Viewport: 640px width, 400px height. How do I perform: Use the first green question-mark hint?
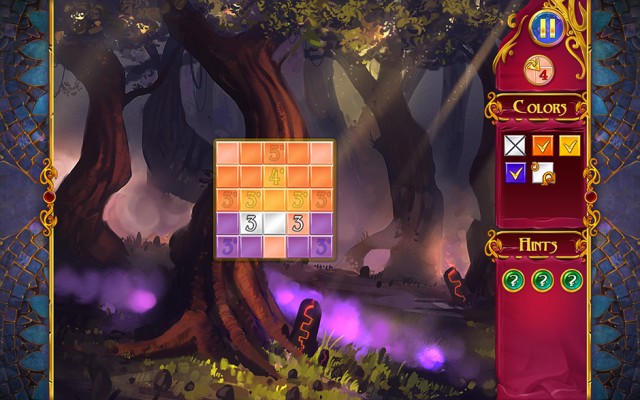coord(513,280)
